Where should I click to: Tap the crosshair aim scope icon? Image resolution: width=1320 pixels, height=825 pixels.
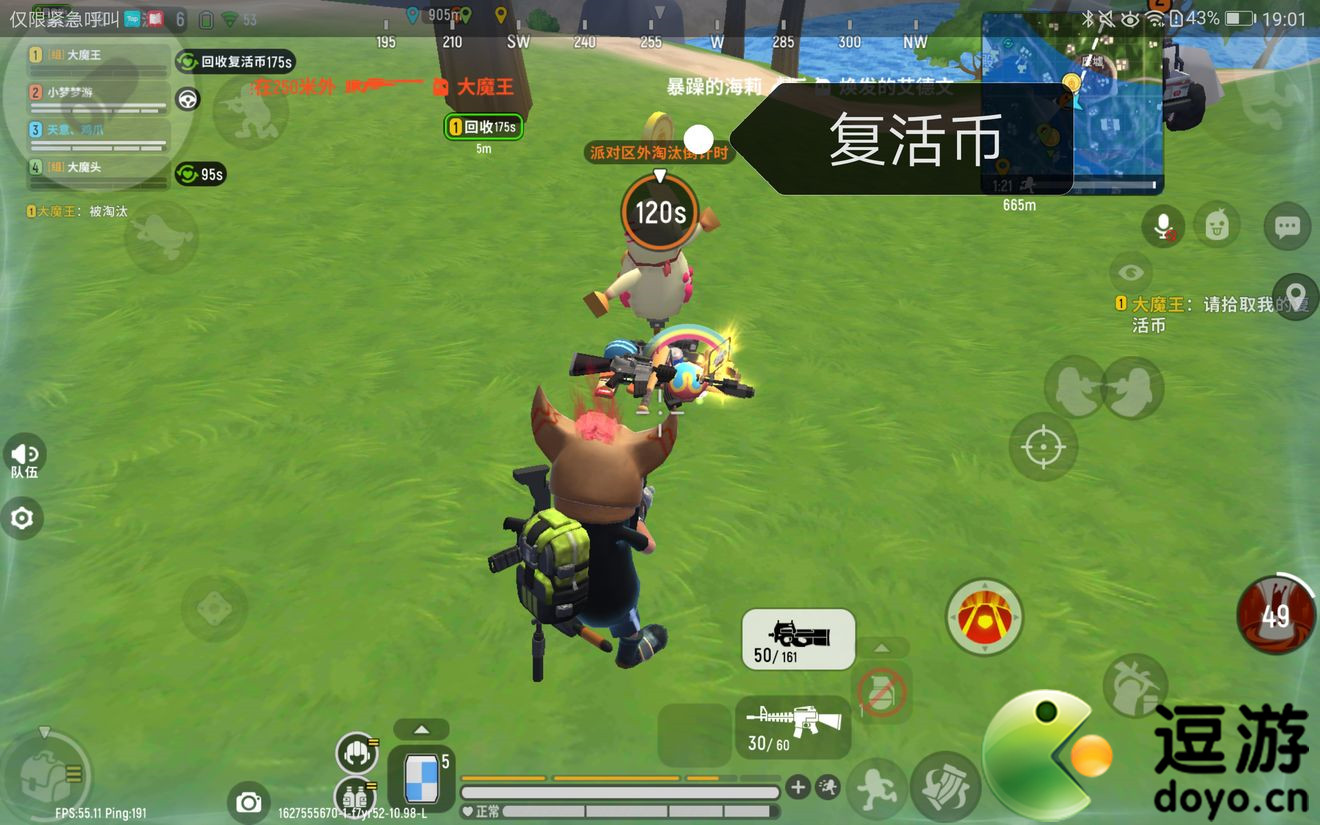click(1043, 447)
